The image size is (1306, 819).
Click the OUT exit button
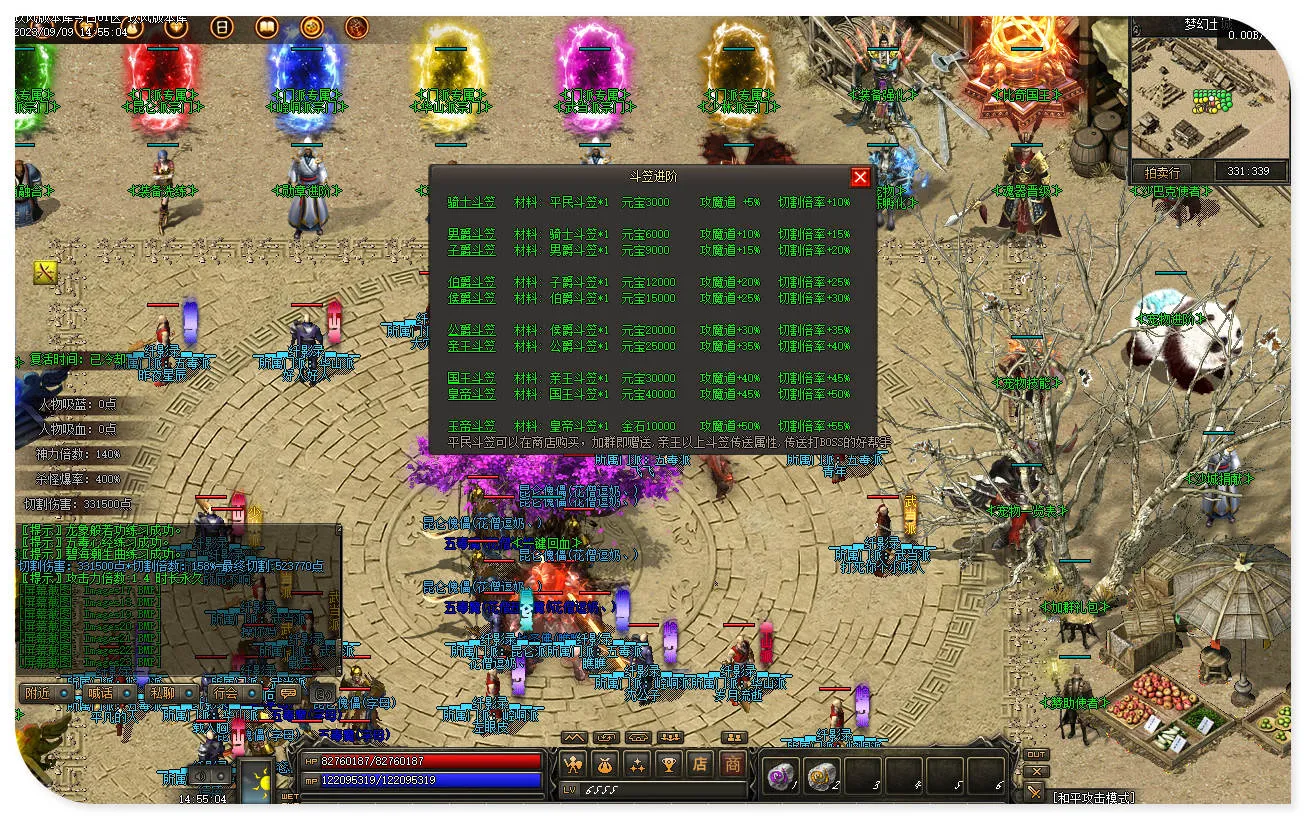1036,754
